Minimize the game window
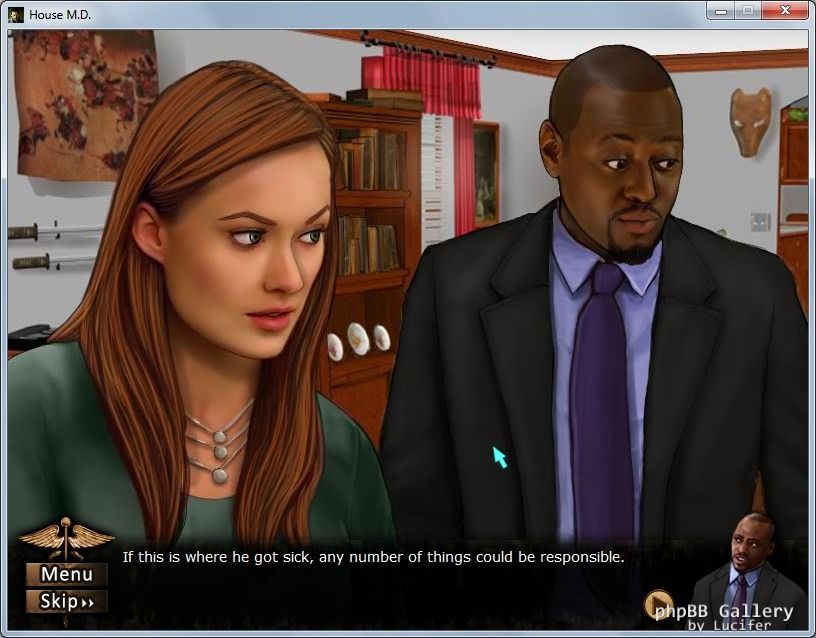Image resolution: width=816 pixels, height=638 pixels. 720,12
